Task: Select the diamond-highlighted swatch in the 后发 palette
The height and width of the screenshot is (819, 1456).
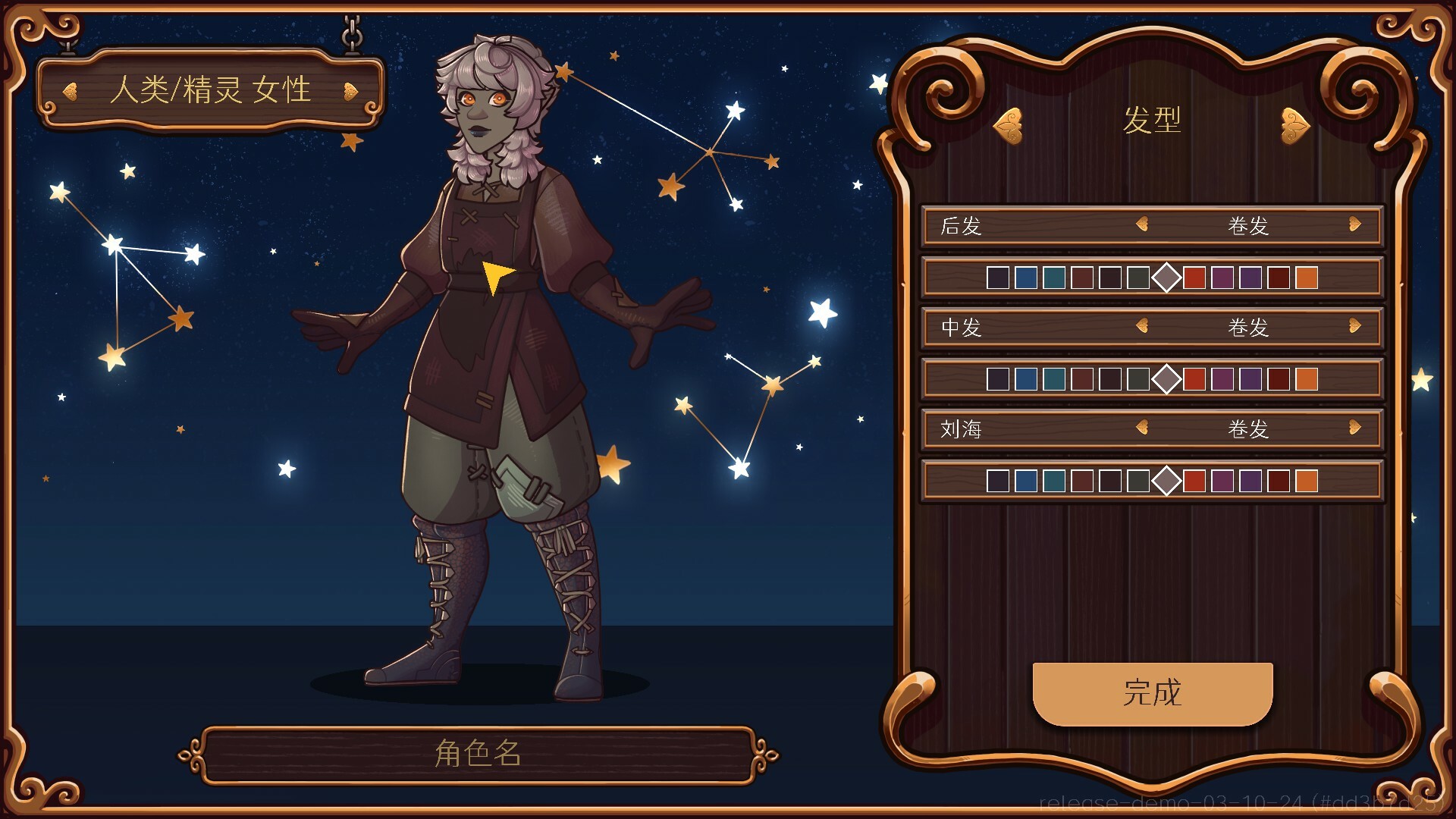Action: [1167, 277]
